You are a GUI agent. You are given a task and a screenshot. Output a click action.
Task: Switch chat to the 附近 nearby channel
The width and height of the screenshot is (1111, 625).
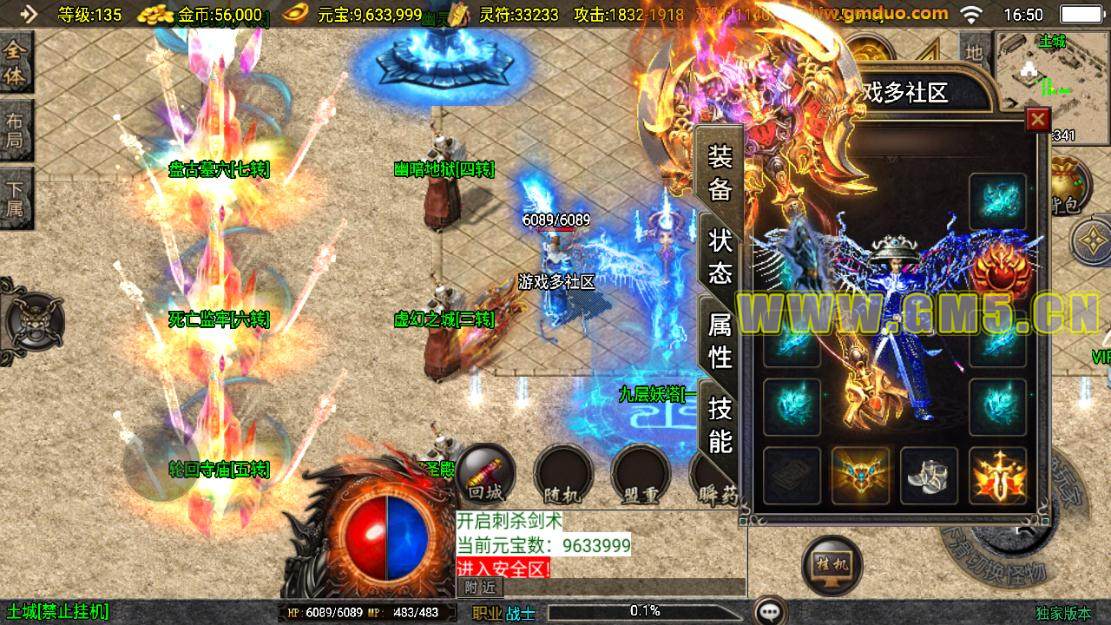click(480, 588)
